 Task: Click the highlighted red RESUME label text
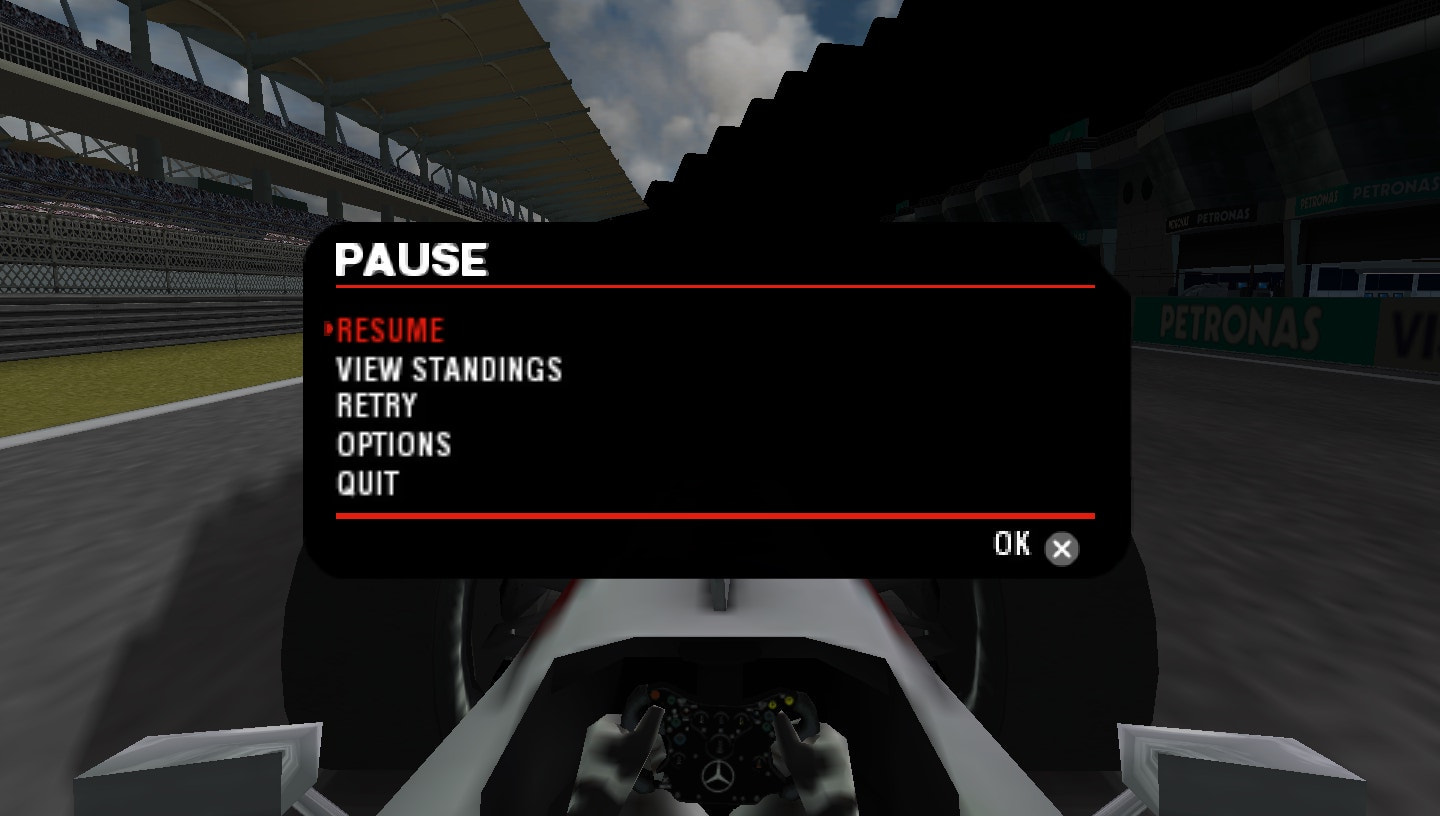(390, 330)
